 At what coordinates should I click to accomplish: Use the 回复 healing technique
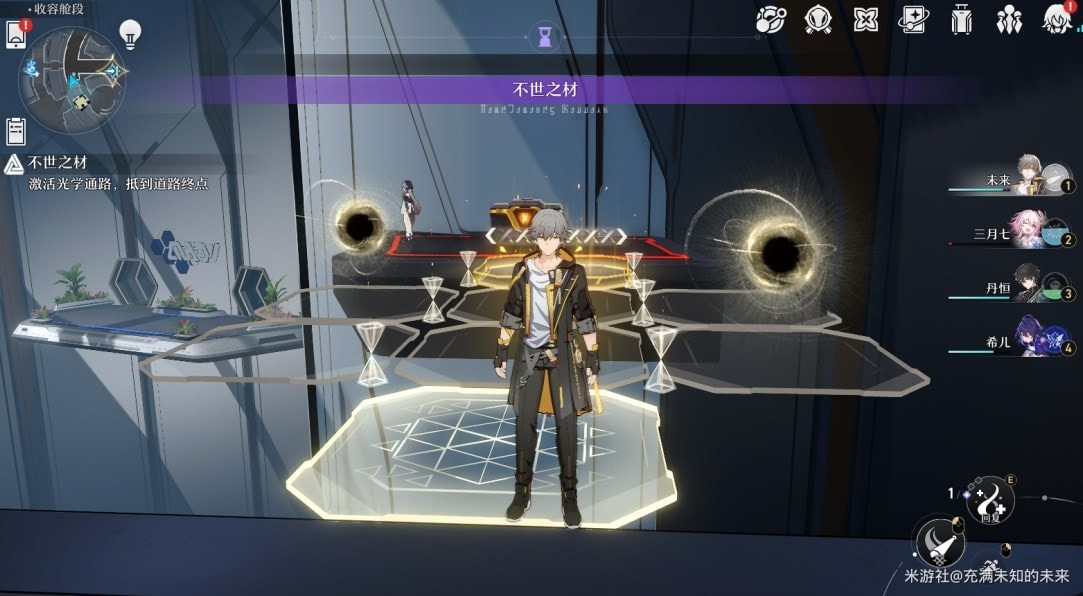pos(989,500)
